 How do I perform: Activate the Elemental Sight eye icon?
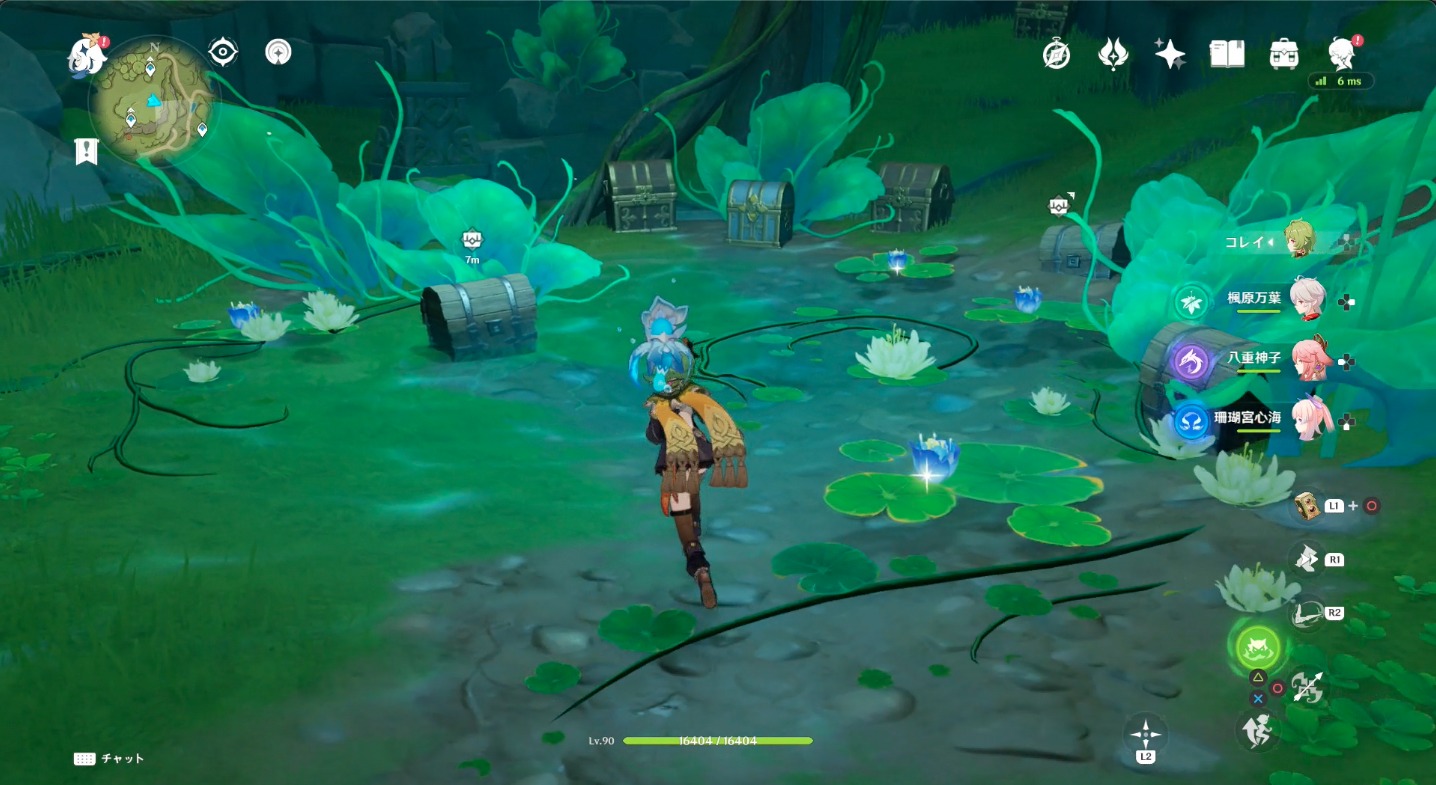click(223, 52)
